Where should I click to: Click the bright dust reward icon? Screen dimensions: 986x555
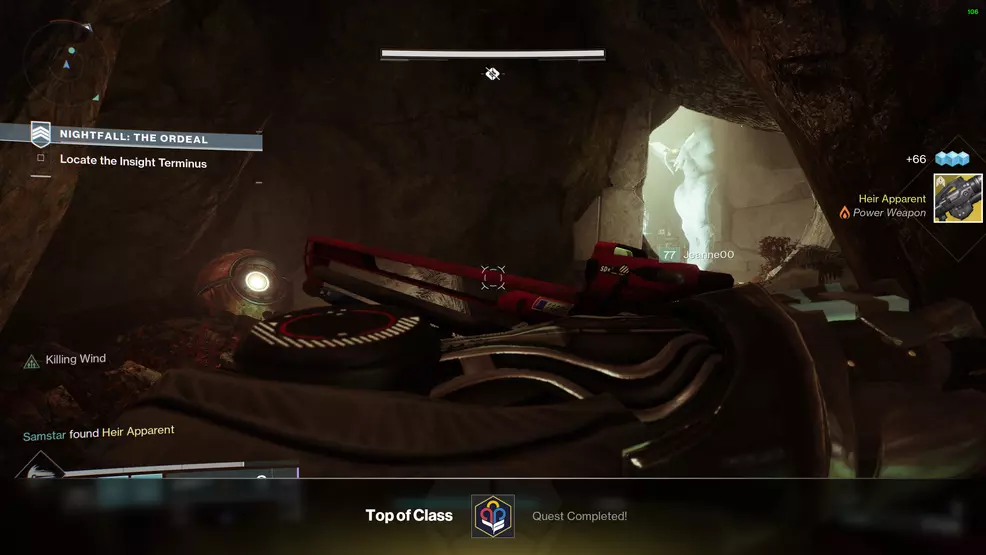(x=952, y=159)
